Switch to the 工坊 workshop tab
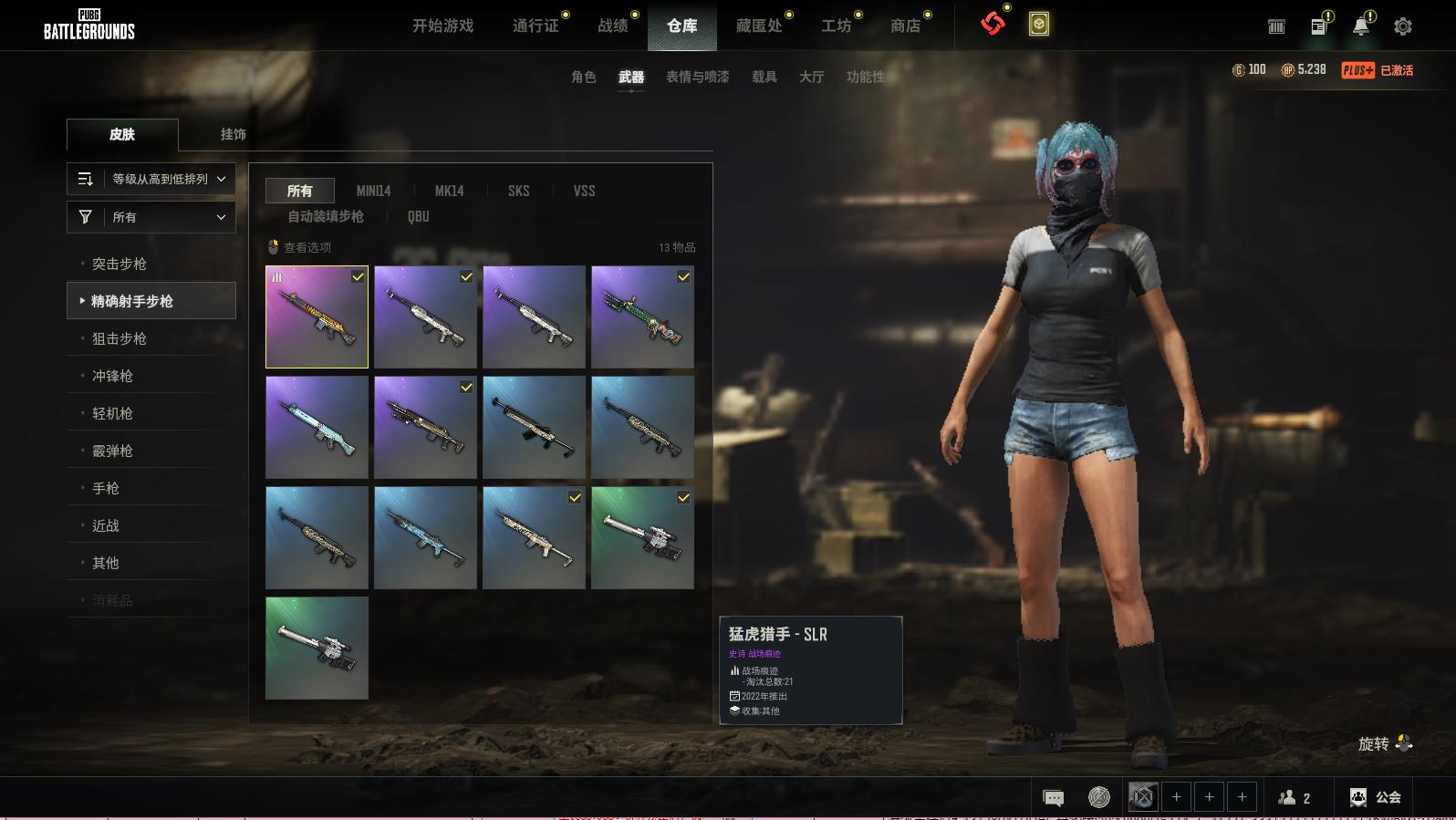The width and height of the screenshot is (1456, 820). tap(836, 26)
